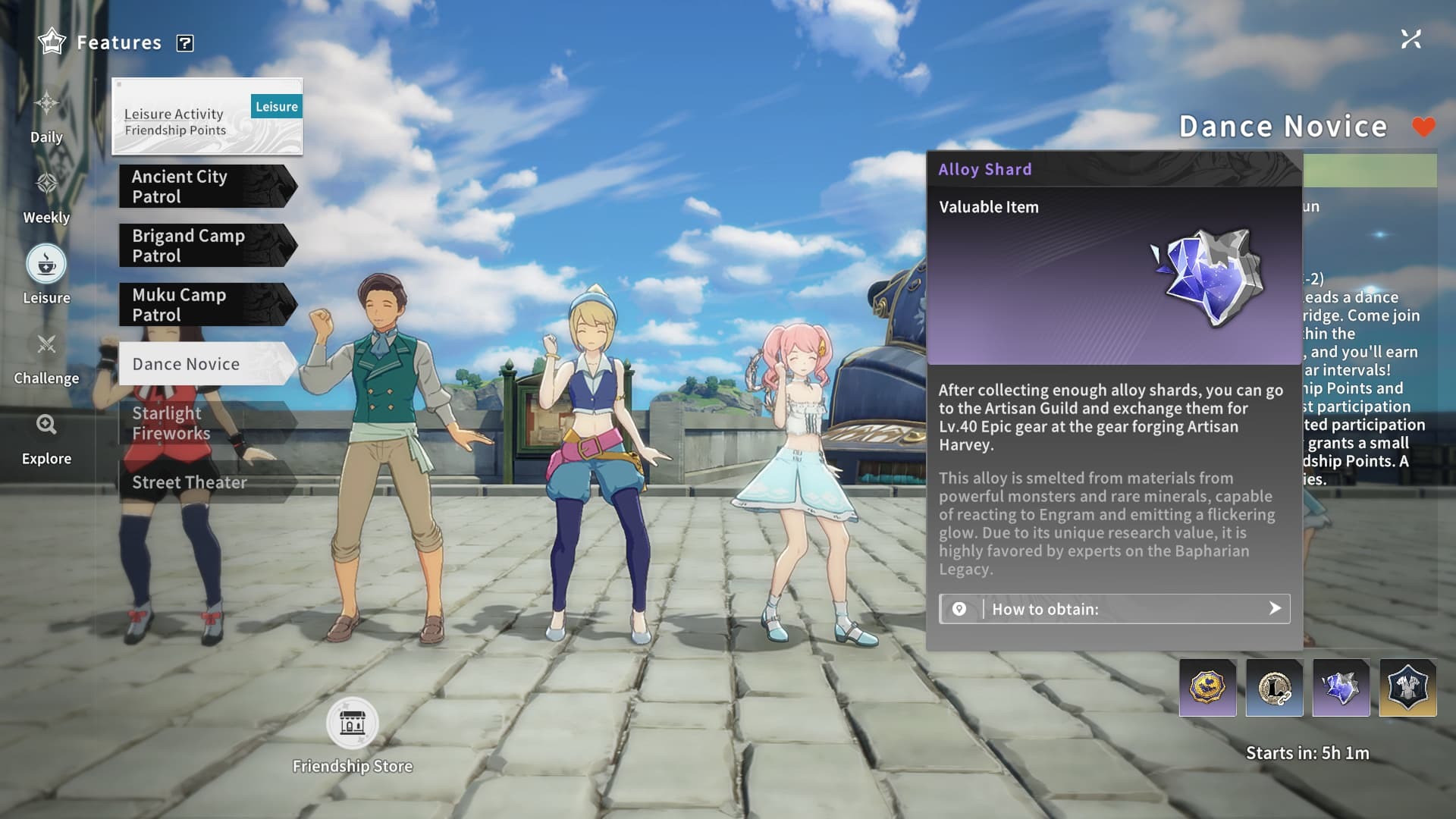Select the Alloy Shard reward icon
The image size is (1456, 819).
1341,688
